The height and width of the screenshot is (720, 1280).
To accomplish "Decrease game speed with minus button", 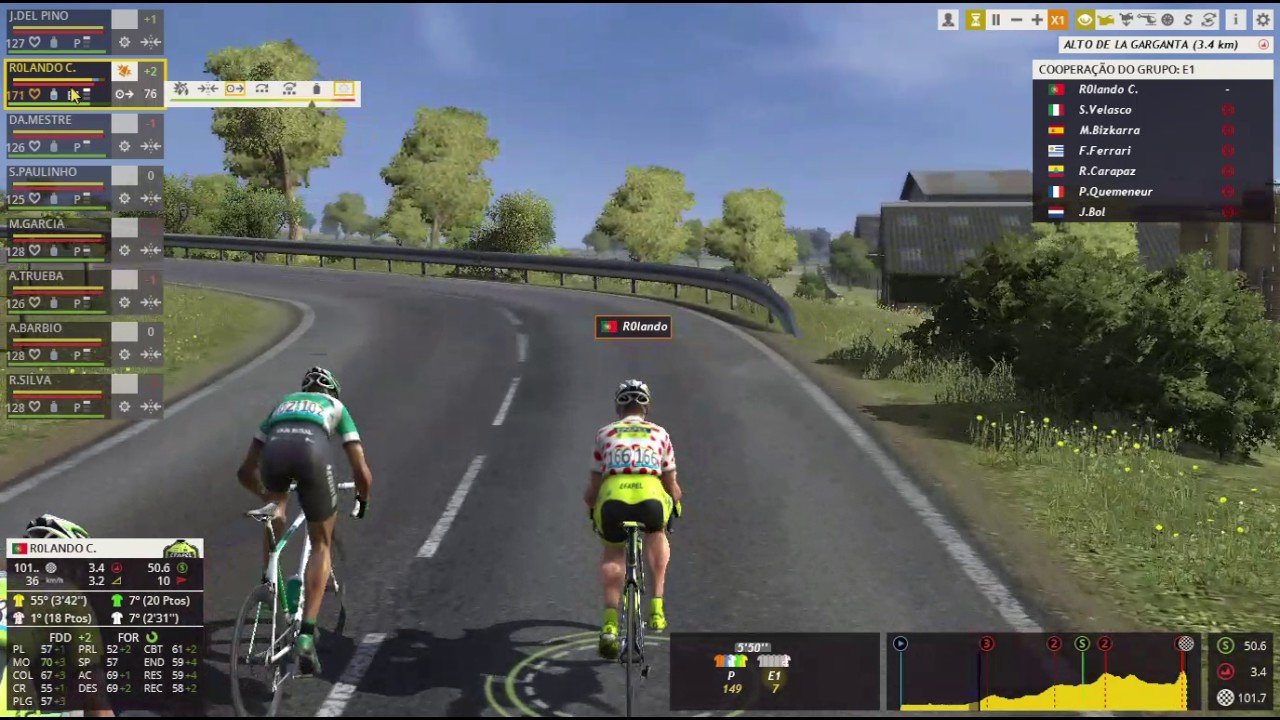I will (x=1016, y=20).
